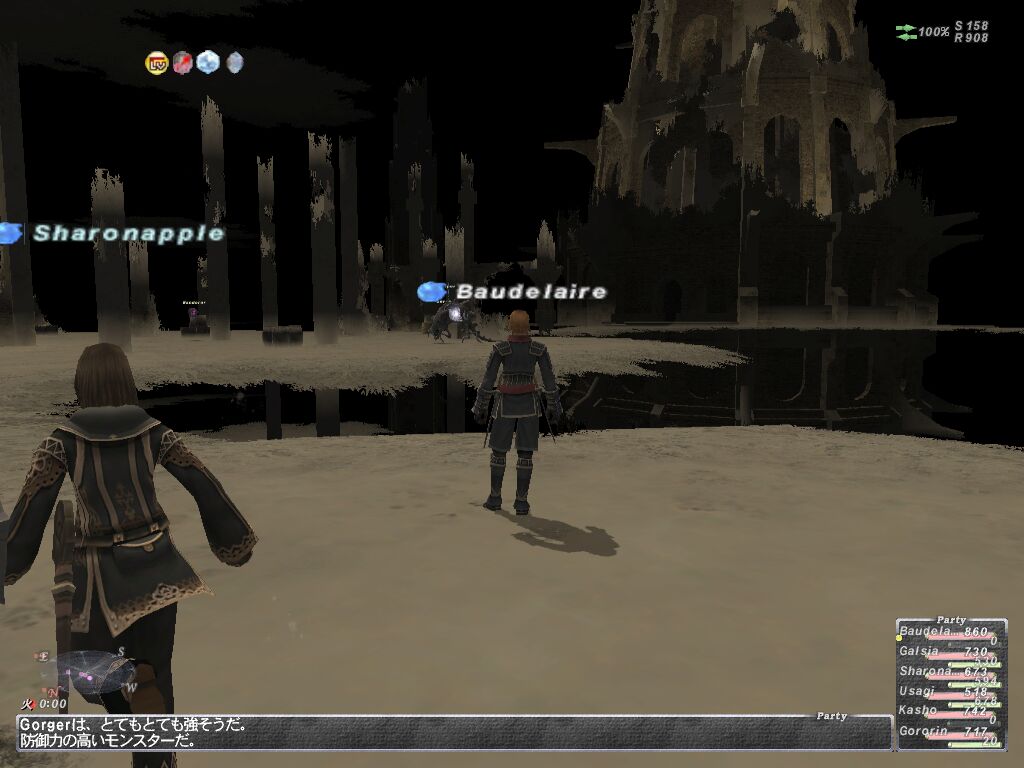Select the light blue crystal status icon
Screen dimensions: 1024x768
[208, 63]
